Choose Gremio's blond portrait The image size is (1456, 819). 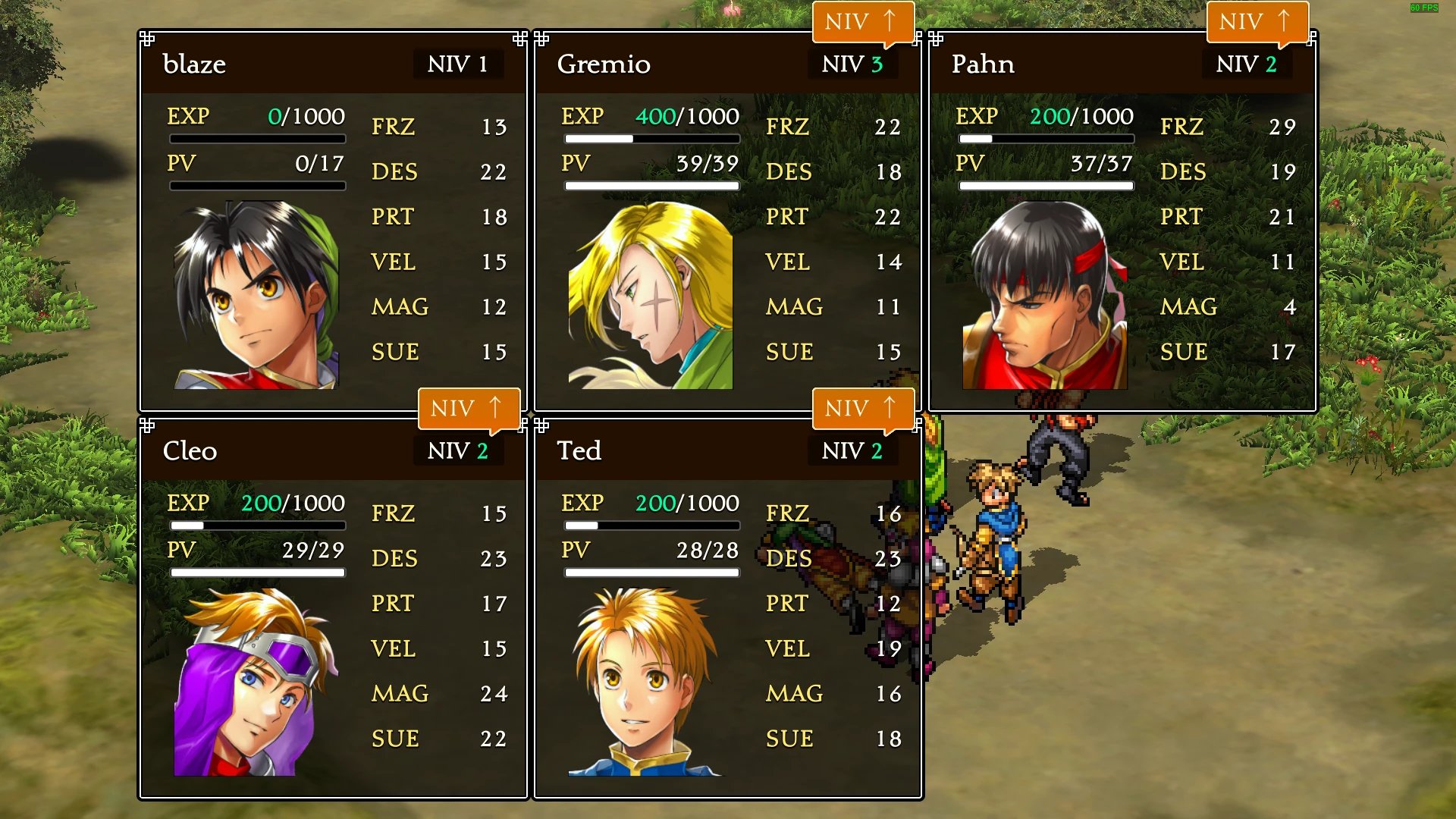click(x=651, y=295)
